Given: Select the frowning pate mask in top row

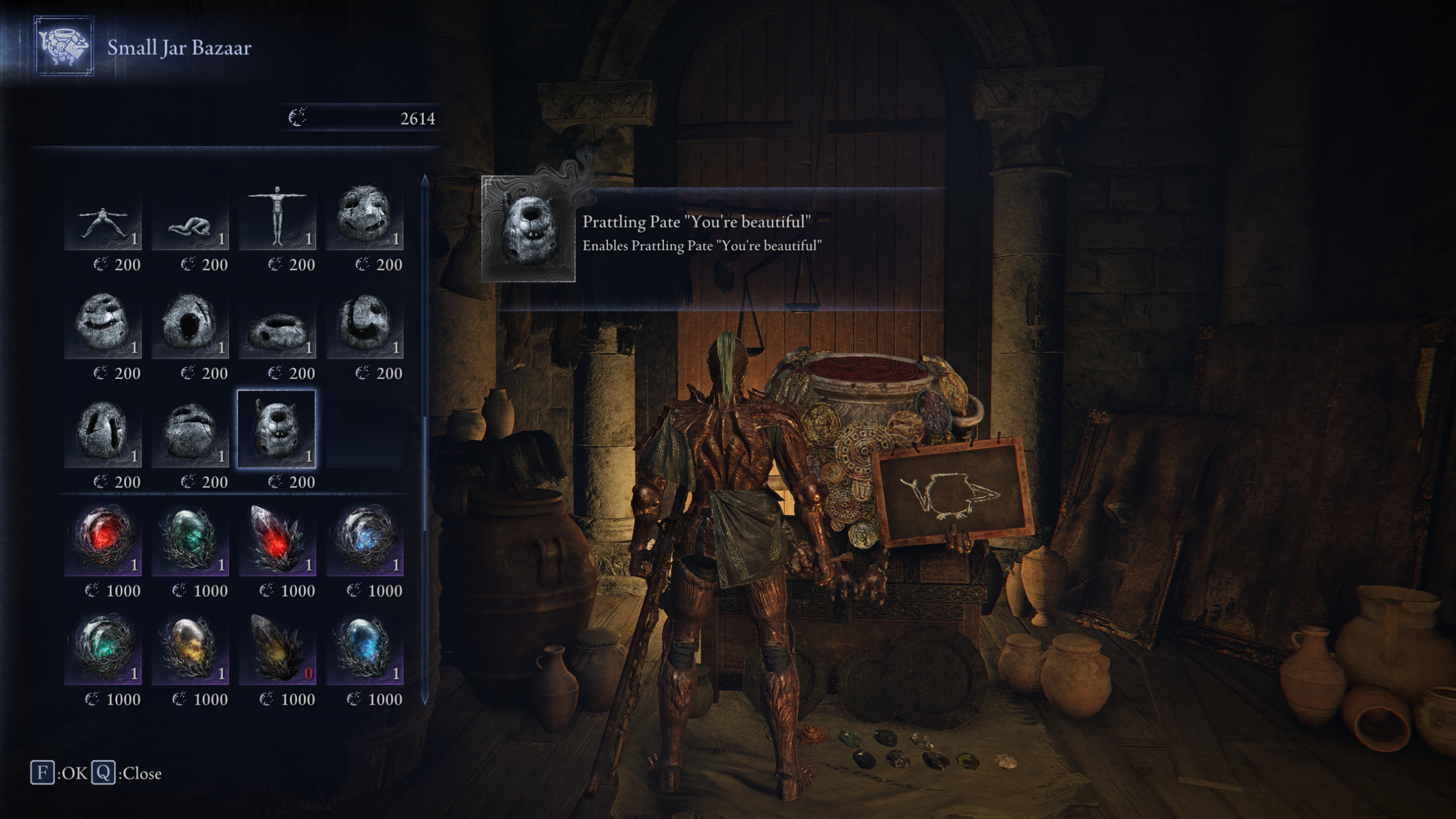Looking at the screenshot, I should 364,222.
